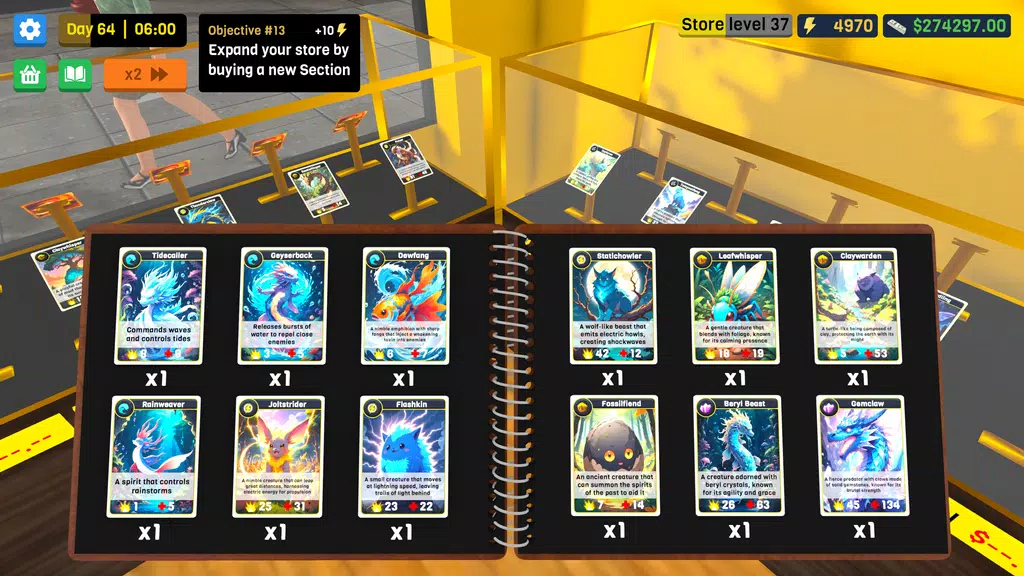Screen dimensions: 1024x576
Task: Click the Objective #13 tracker
Action: point(279,52)
